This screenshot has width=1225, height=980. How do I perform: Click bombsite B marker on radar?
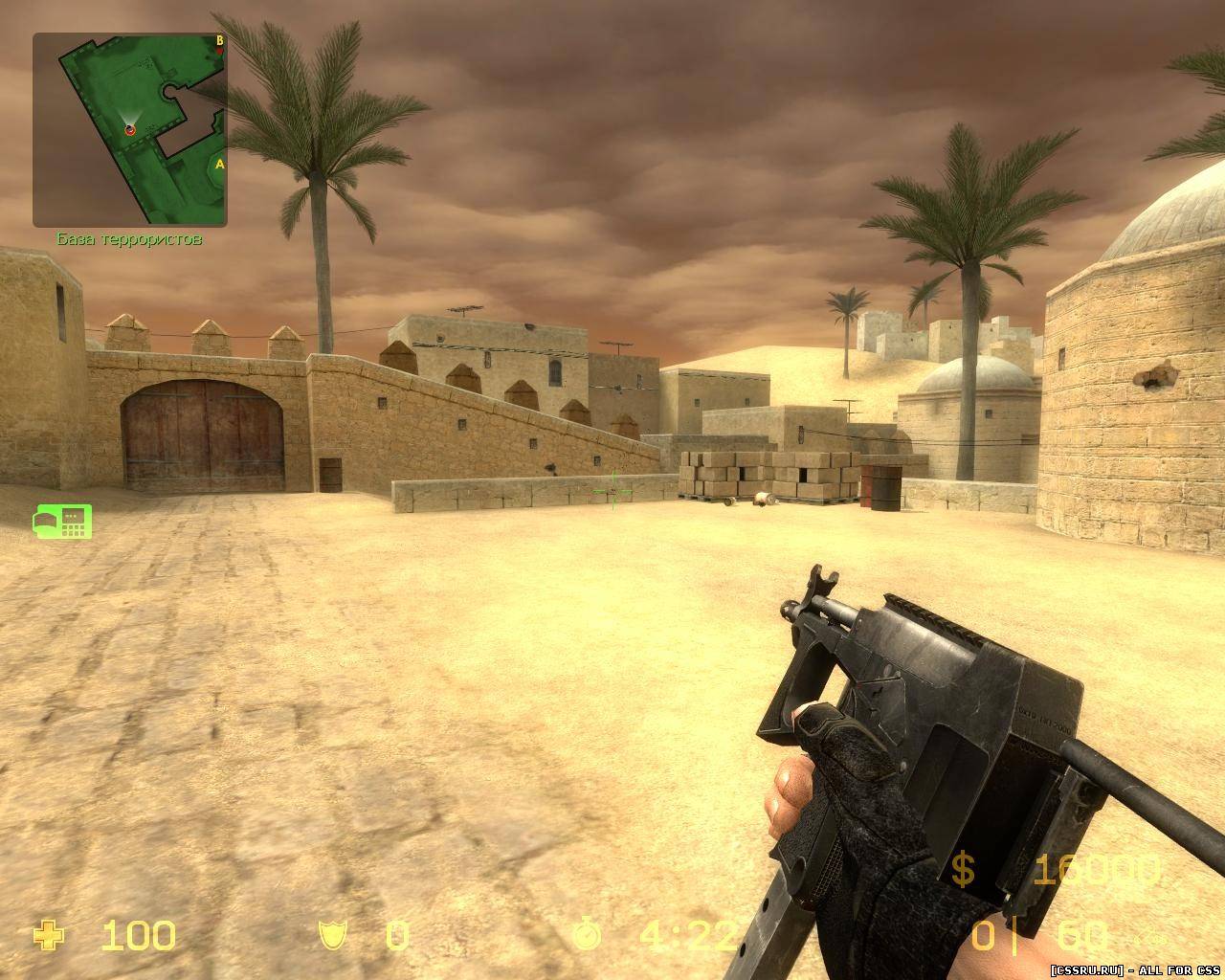pyautogui.click(x=219, y=40)
